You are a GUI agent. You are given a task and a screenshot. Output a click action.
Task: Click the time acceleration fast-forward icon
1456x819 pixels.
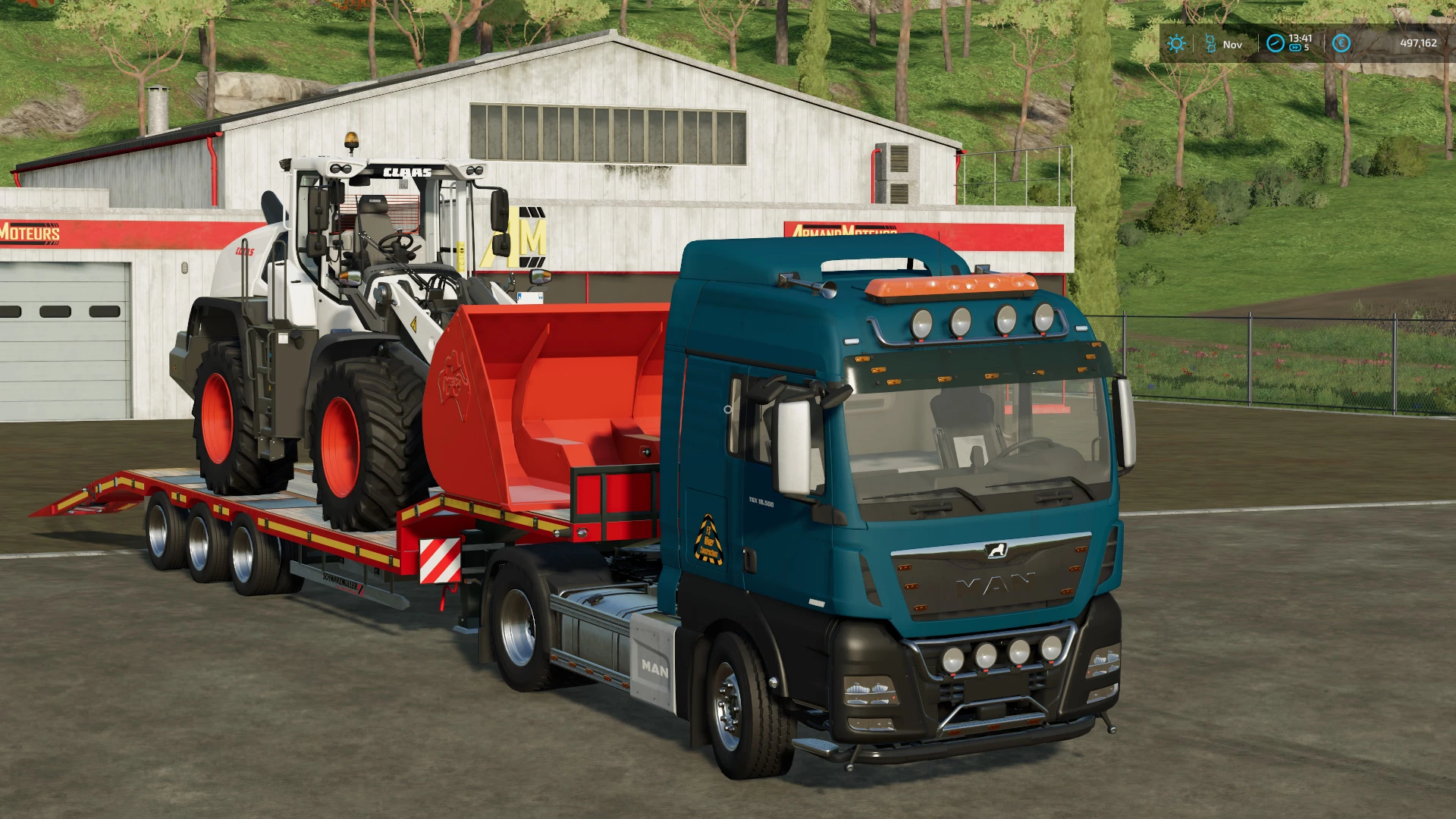(1295, 47)
